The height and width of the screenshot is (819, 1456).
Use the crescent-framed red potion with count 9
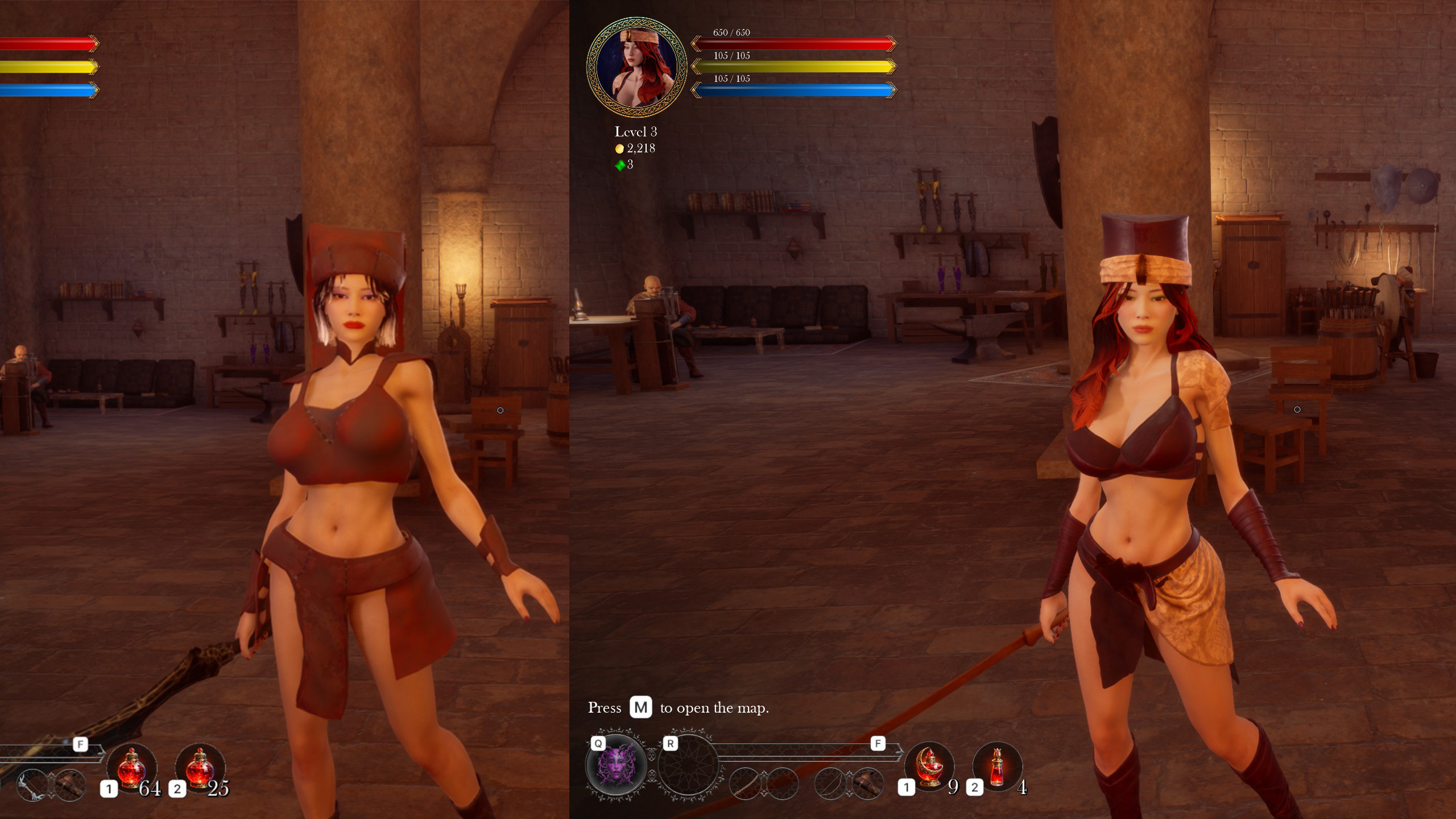[x=929, y=767]
